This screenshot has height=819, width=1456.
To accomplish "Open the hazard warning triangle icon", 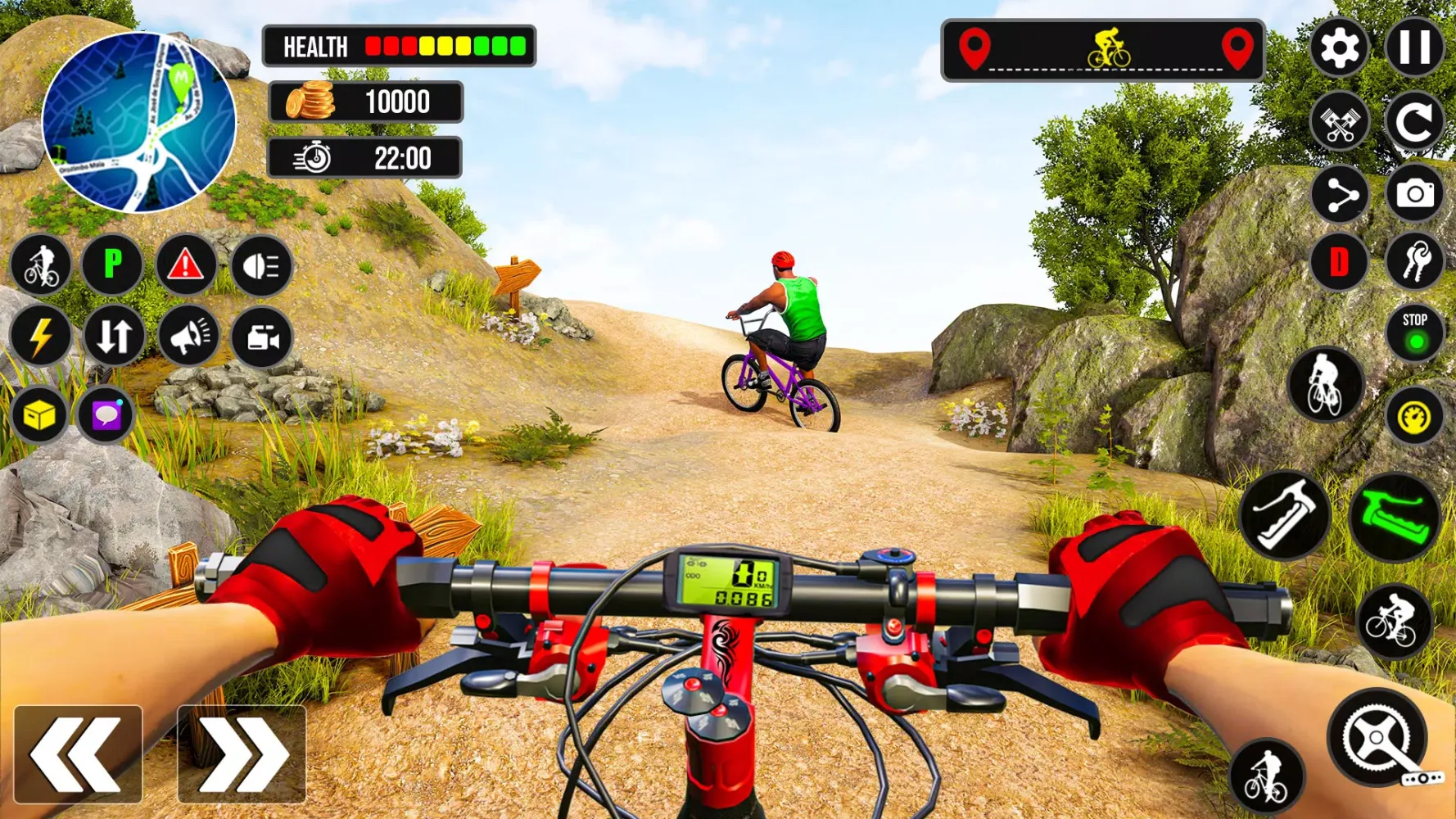I will 188,265.
